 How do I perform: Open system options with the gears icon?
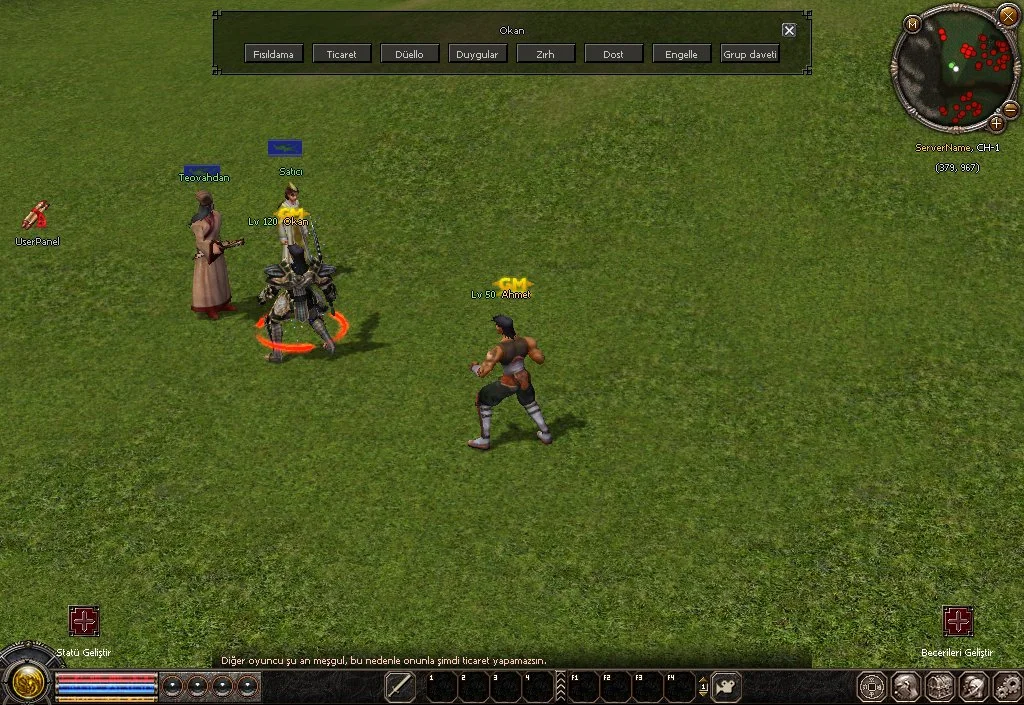[x=1007, y=687]
